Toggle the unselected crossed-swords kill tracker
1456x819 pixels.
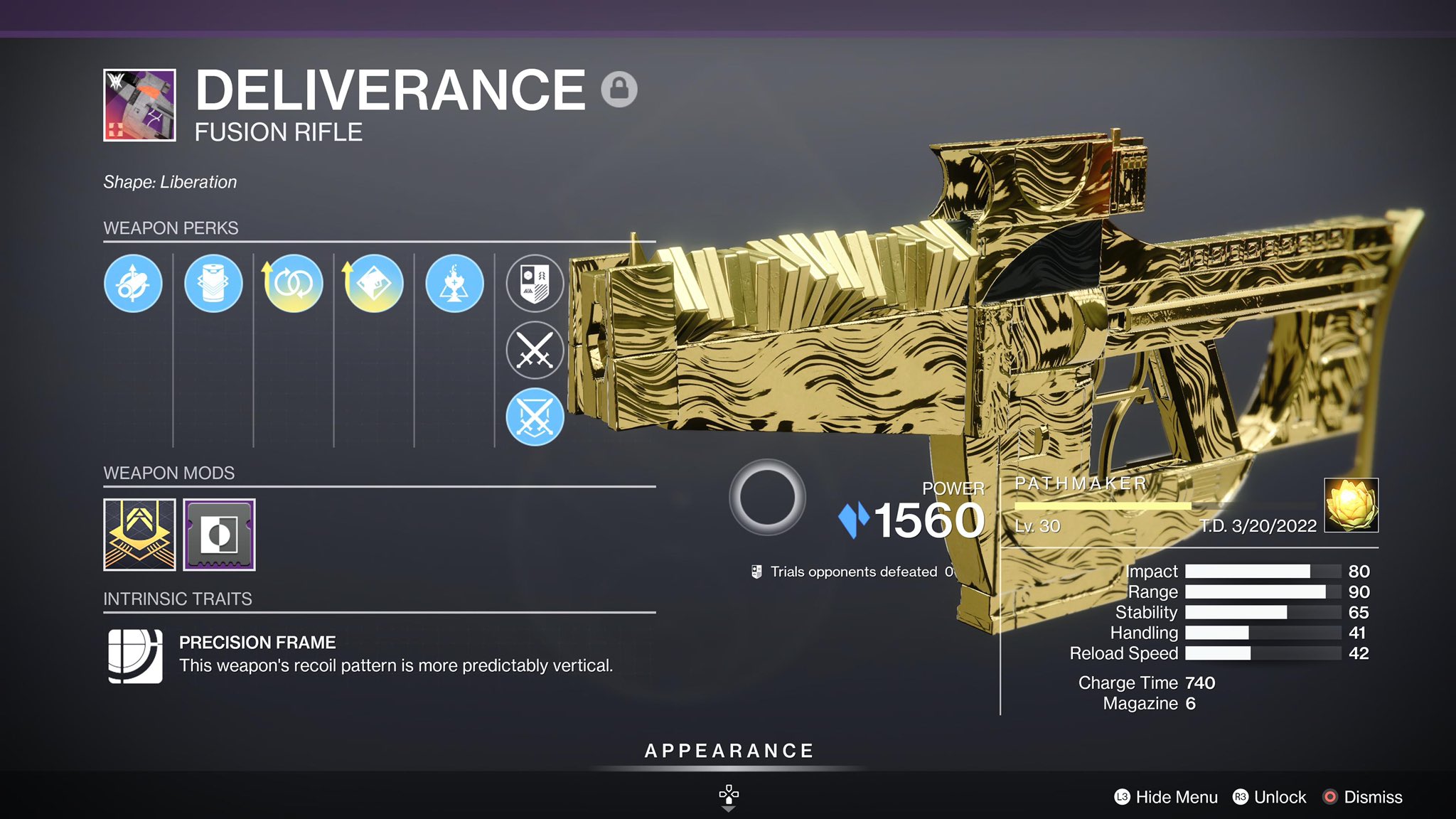click(x=535, y=348)
